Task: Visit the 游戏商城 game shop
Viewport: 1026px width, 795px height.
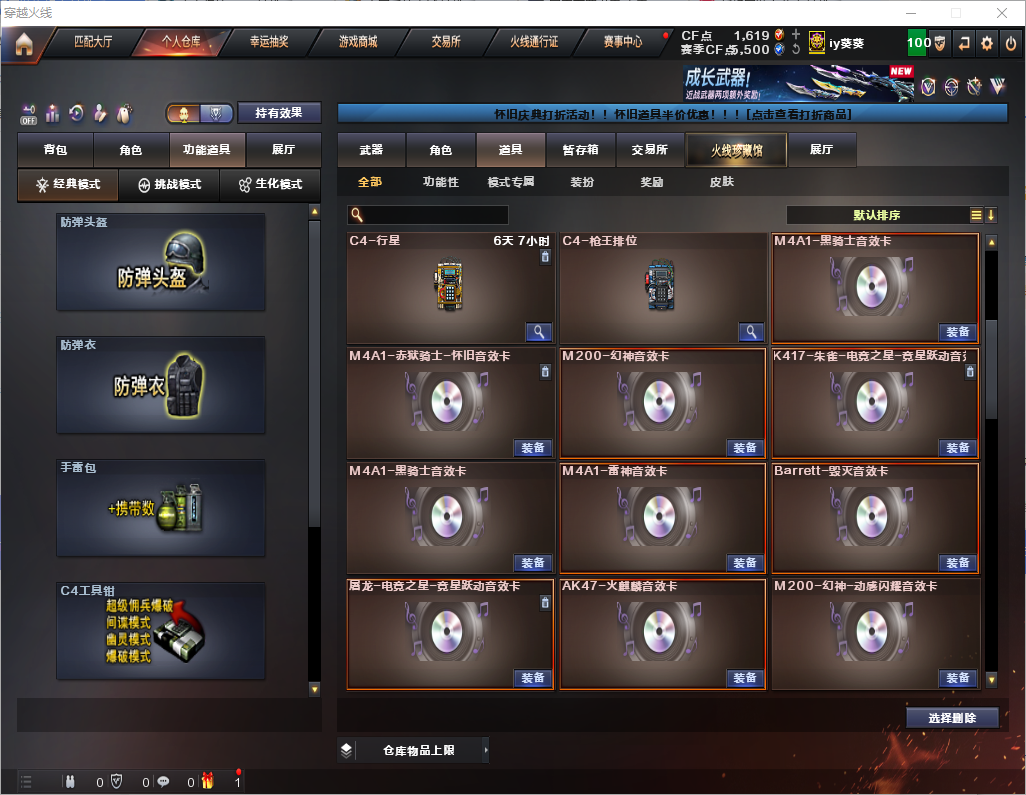Action: 358,42
